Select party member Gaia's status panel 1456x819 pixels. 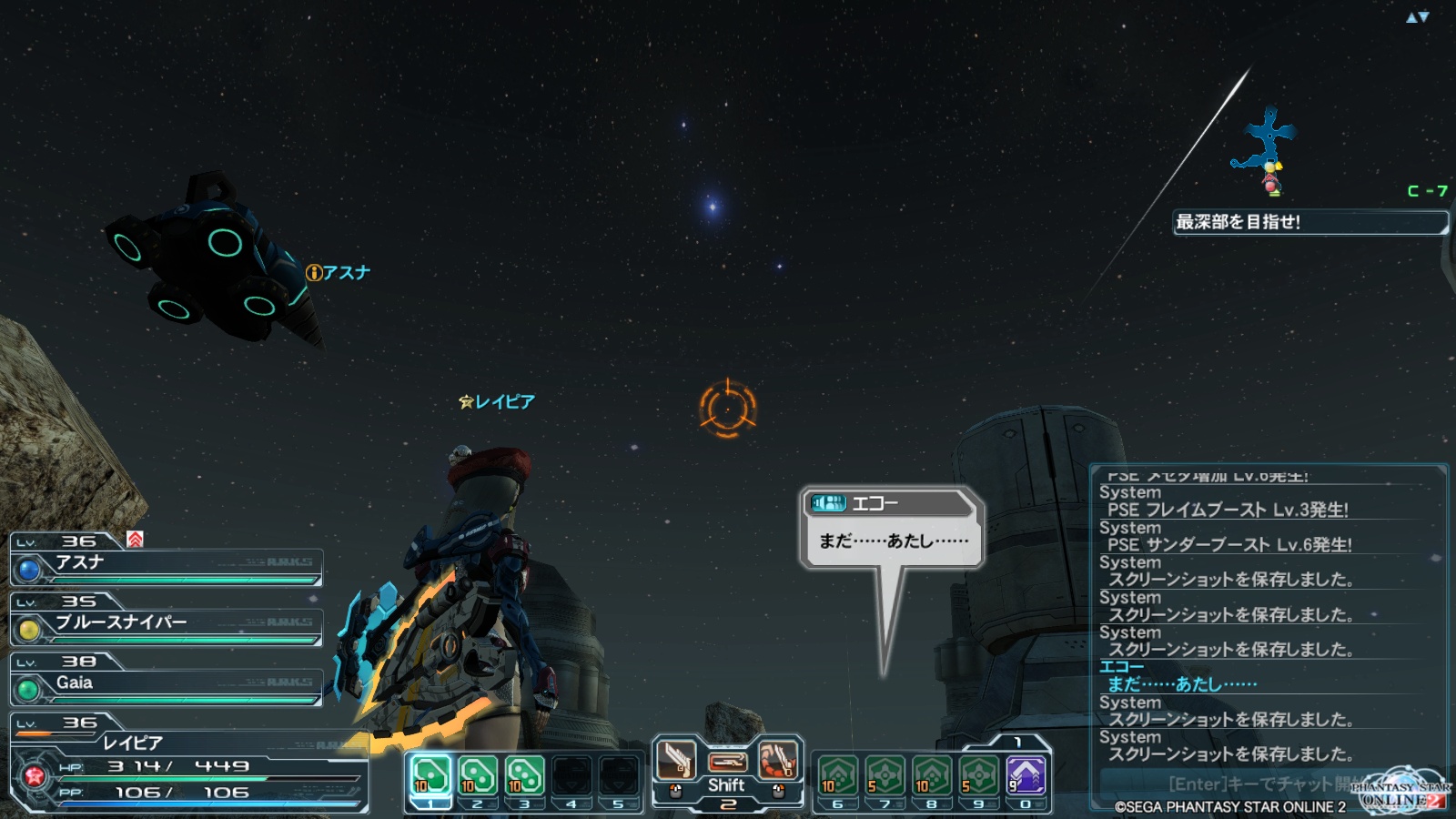pyautogui.click(x=167, y=684)
